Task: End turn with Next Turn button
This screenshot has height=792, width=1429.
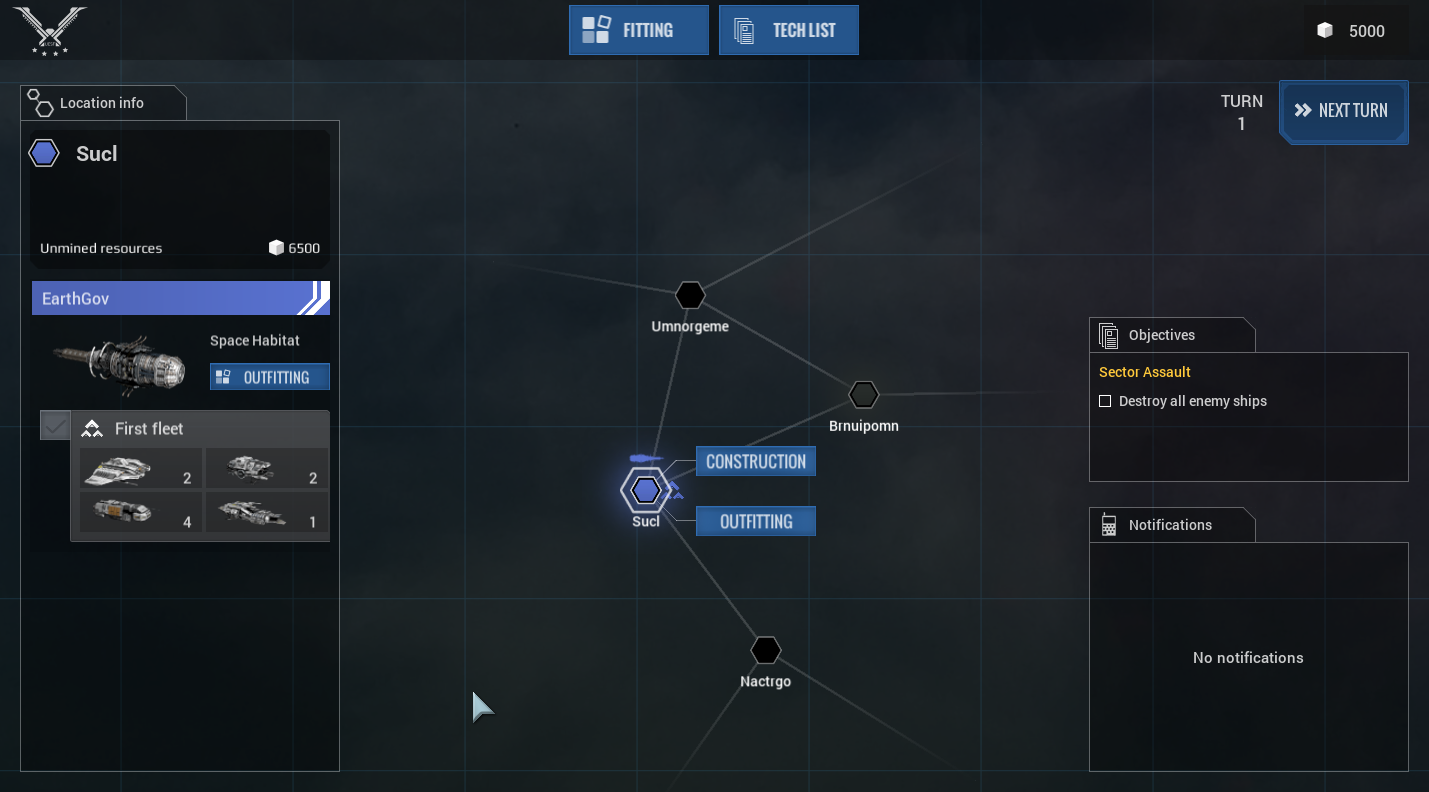Action: [1343, 111]
